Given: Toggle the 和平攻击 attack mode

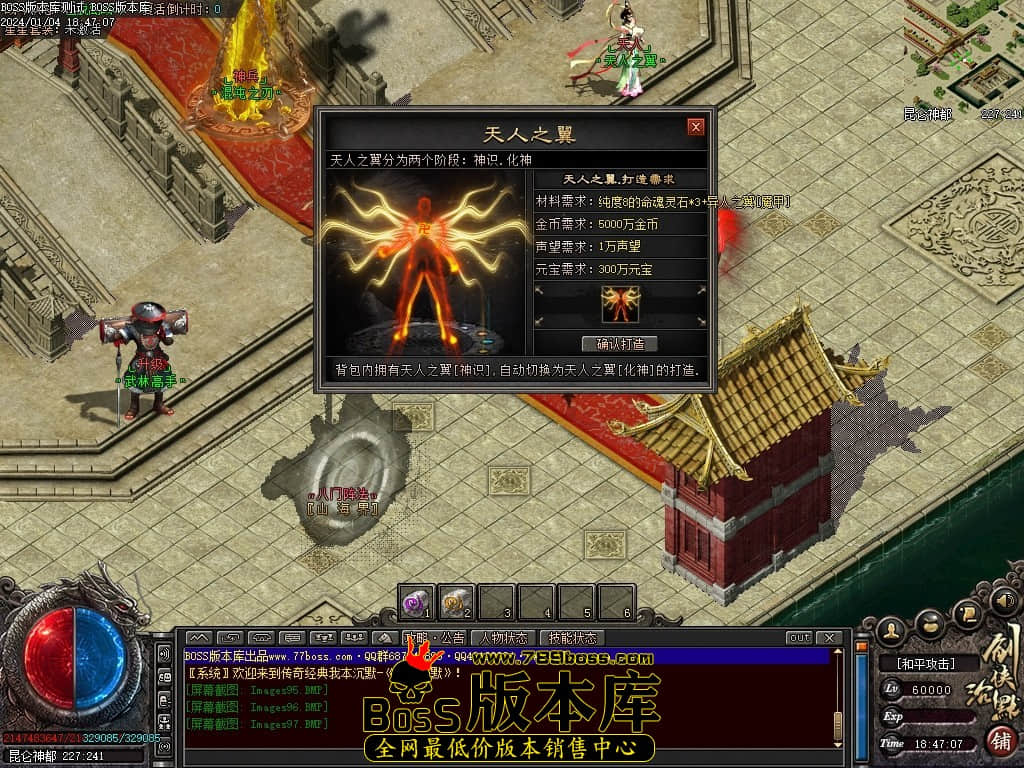Looking at the screenshot, I should 926,663.
